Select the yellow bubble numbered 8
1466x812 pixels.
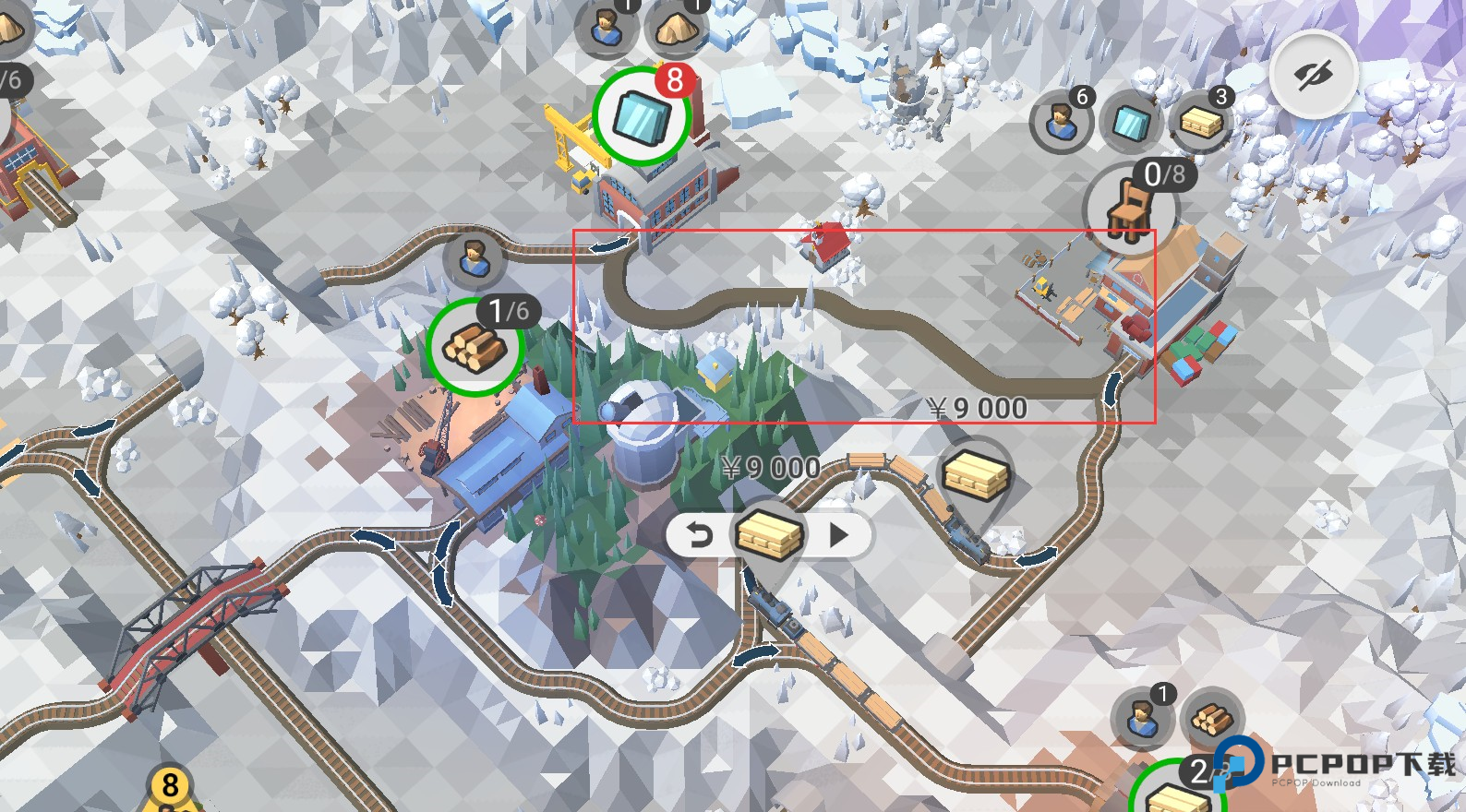[170, 787]
